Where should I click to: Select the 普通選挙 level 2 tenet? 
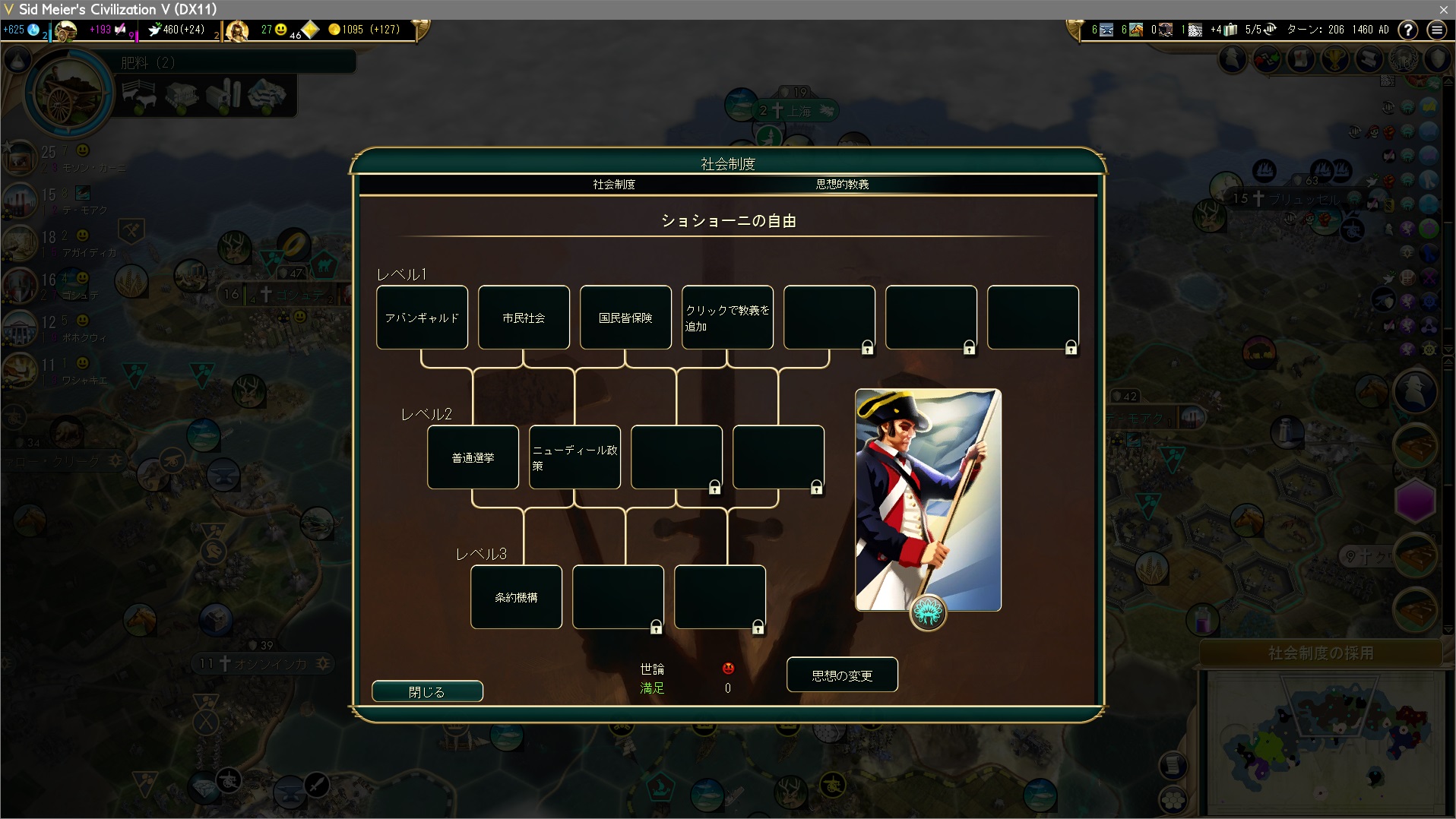pos(473,457)
